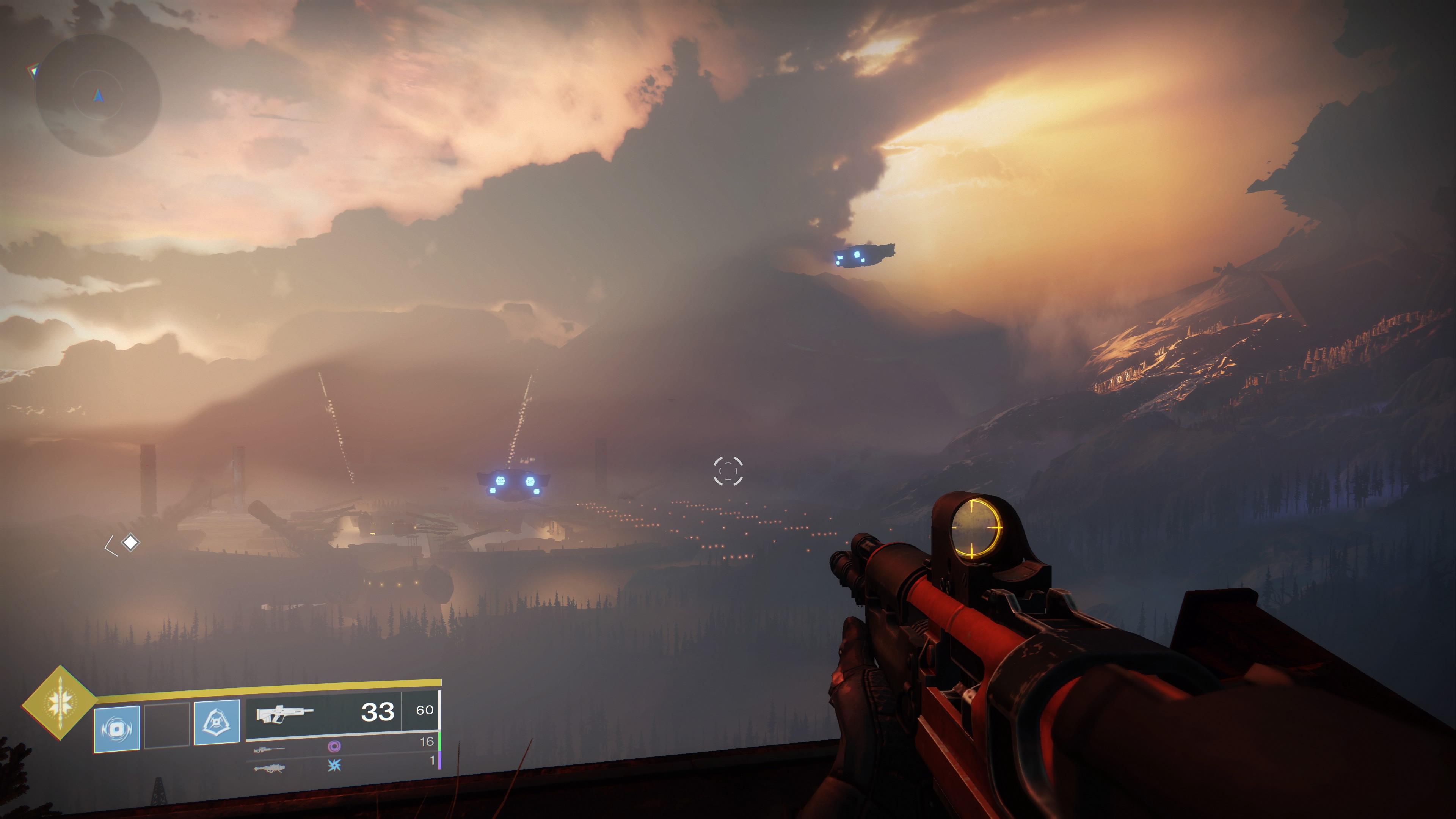The image size is (1456, 819).
Task: Select the grenade ability icon
Action: coord(116,728)
